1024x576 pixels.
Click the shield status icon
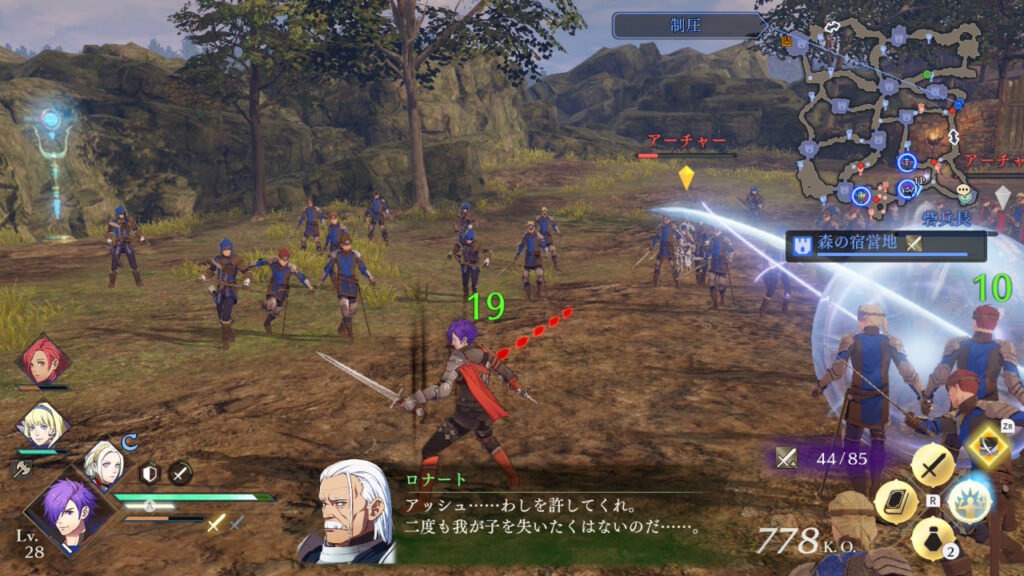pos(151,473)
